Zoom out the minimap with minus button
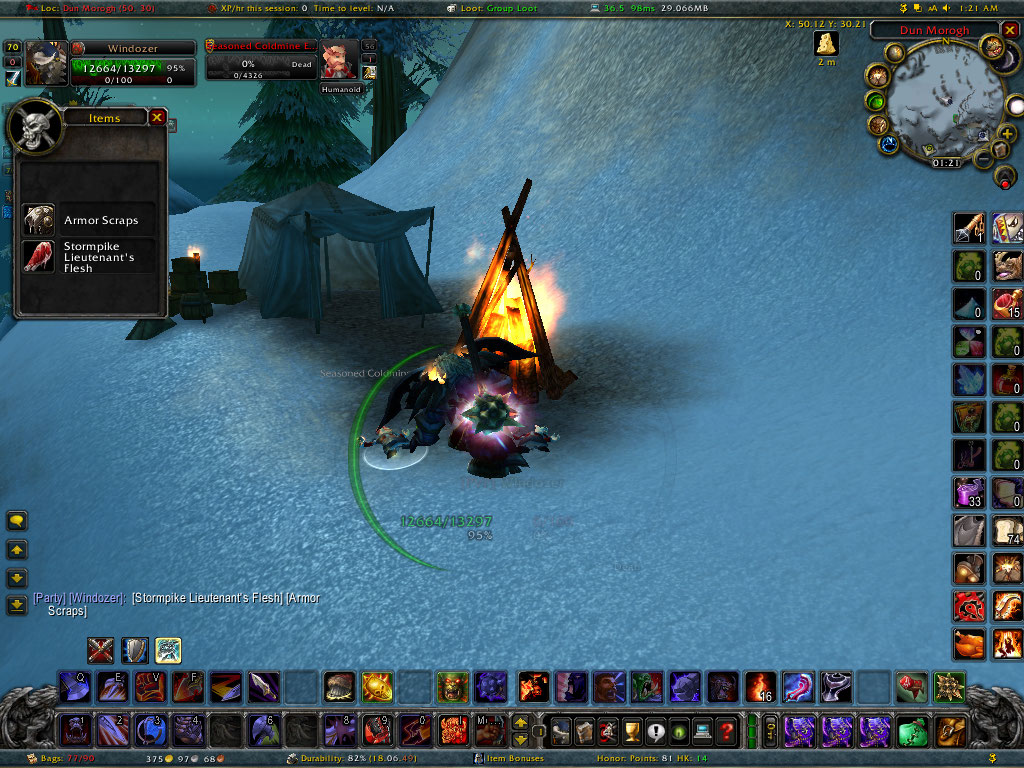The image size is (1024, 768). pyautogui.click(x=984, y=160)
